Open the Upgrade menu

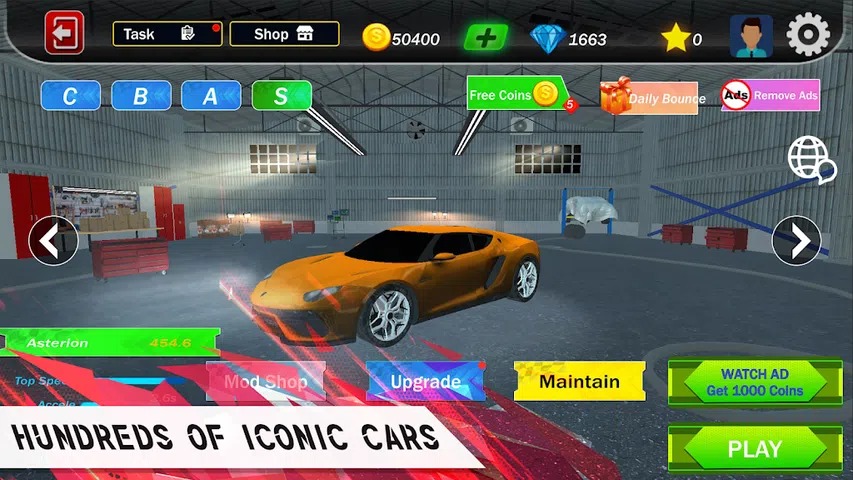426,382
